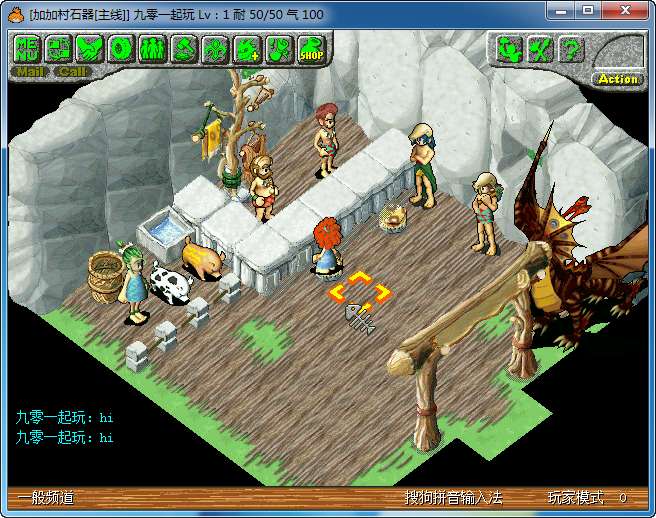Click the fleur-de-lis emblem icon
This screenshot has height=518, width=656.
coord(215,48)
